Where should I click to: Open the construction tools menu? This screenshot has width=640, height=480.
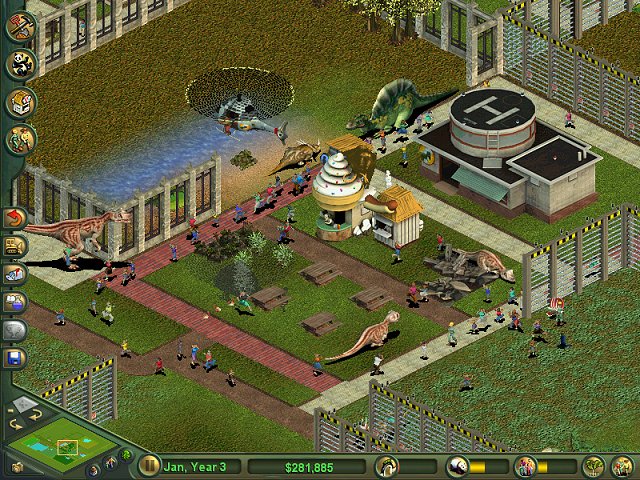click(20, 26)
